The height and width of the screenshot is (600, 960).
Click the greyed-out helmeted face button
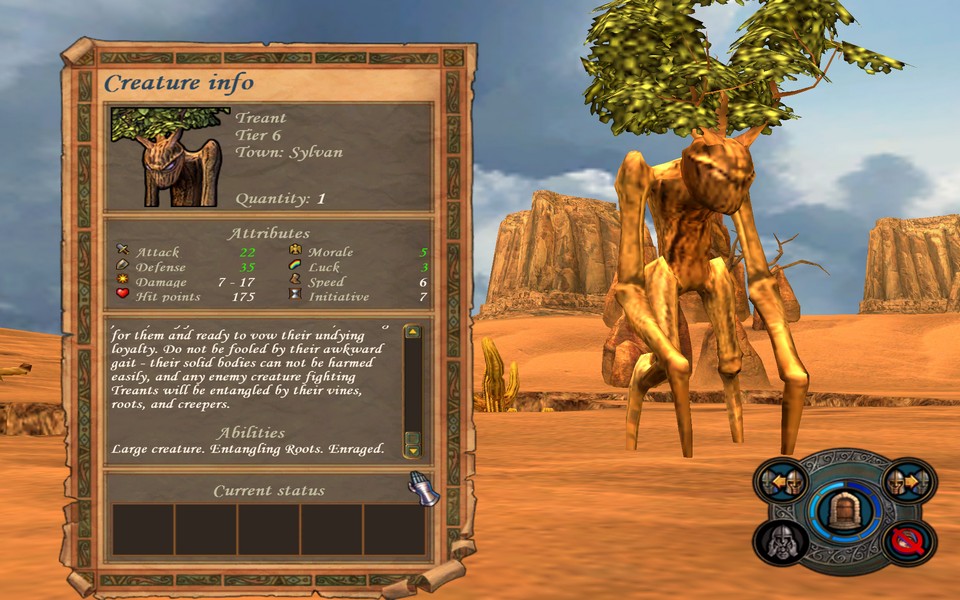point(781,543)
